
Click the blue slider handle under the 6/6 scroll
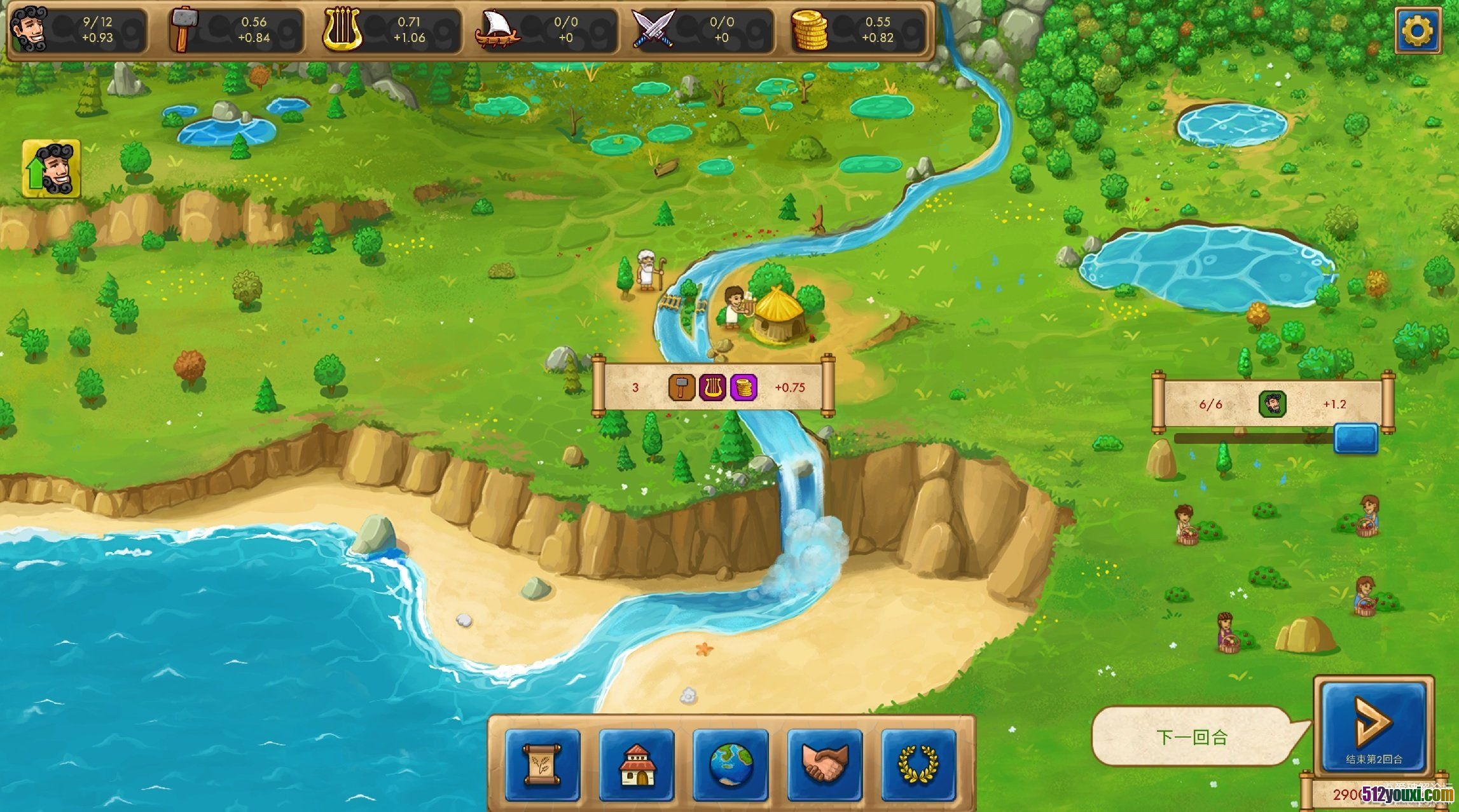1355,438
